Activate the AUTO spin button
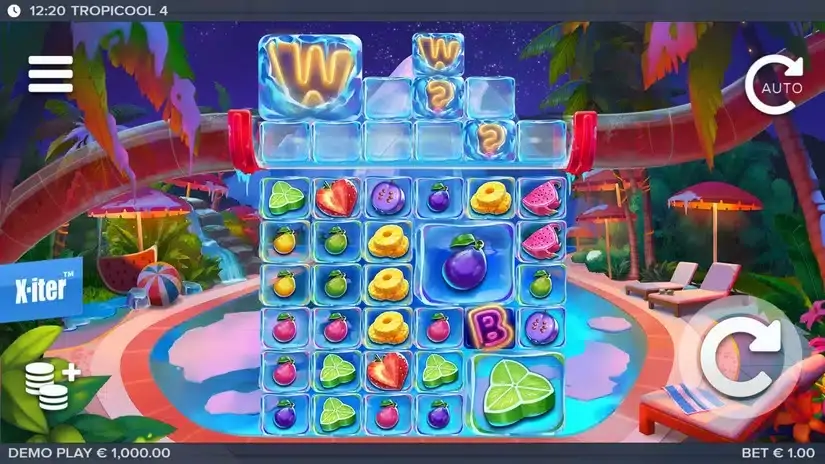The image size is (825, 464). tap(774, 86)
